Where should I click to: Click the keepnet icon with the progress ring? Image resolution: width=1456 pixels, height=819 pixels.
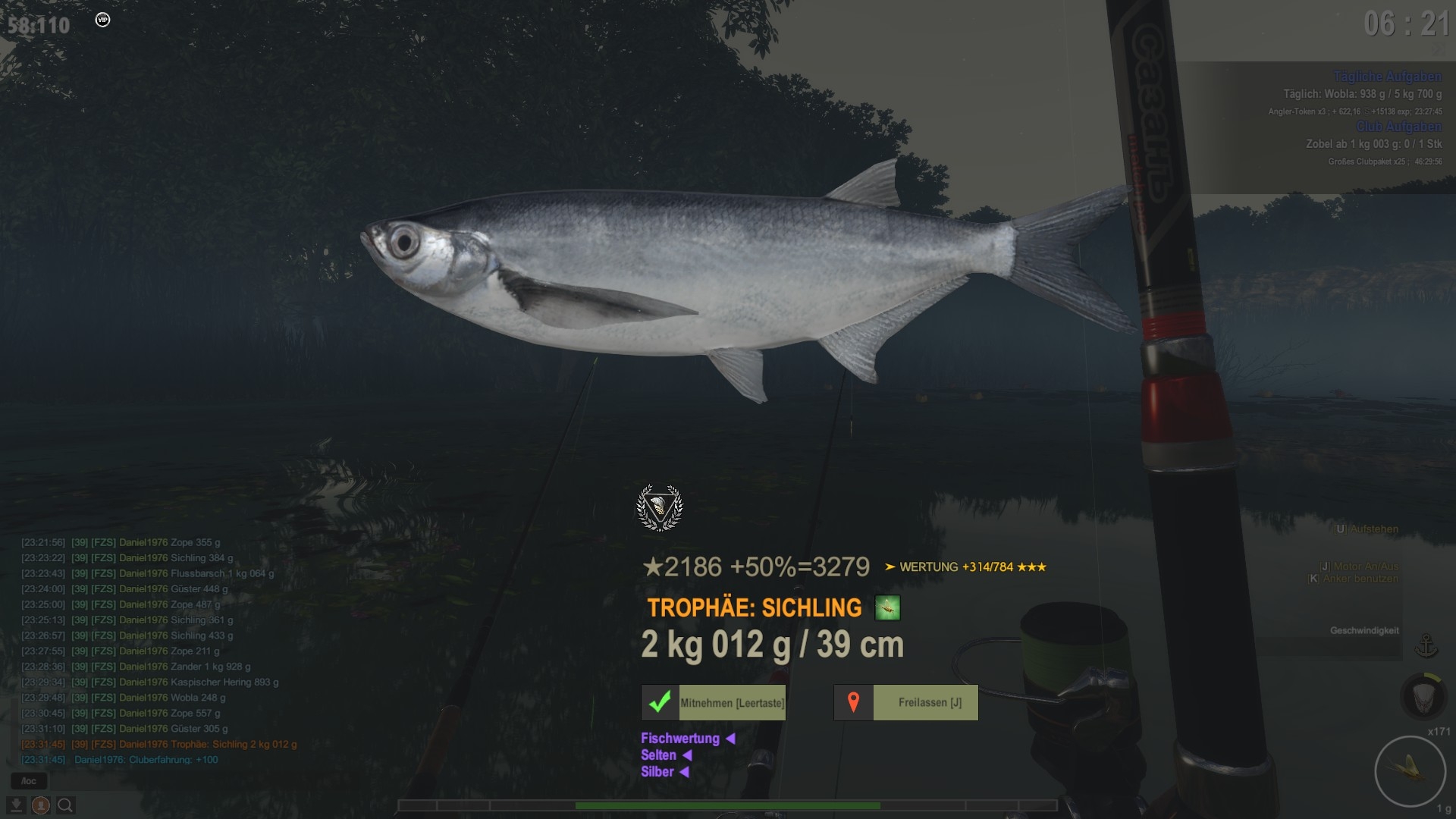coord(1424,695)
